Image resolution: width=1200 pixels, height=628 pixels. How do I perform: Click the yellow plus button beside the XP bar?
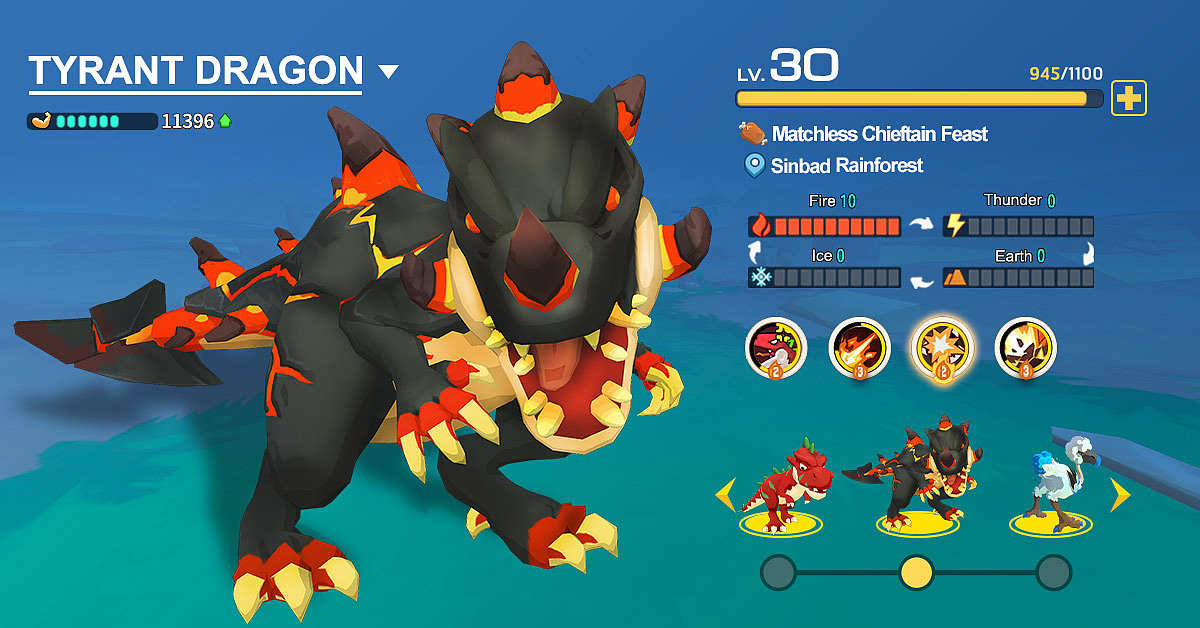[x=1129, y=98]
